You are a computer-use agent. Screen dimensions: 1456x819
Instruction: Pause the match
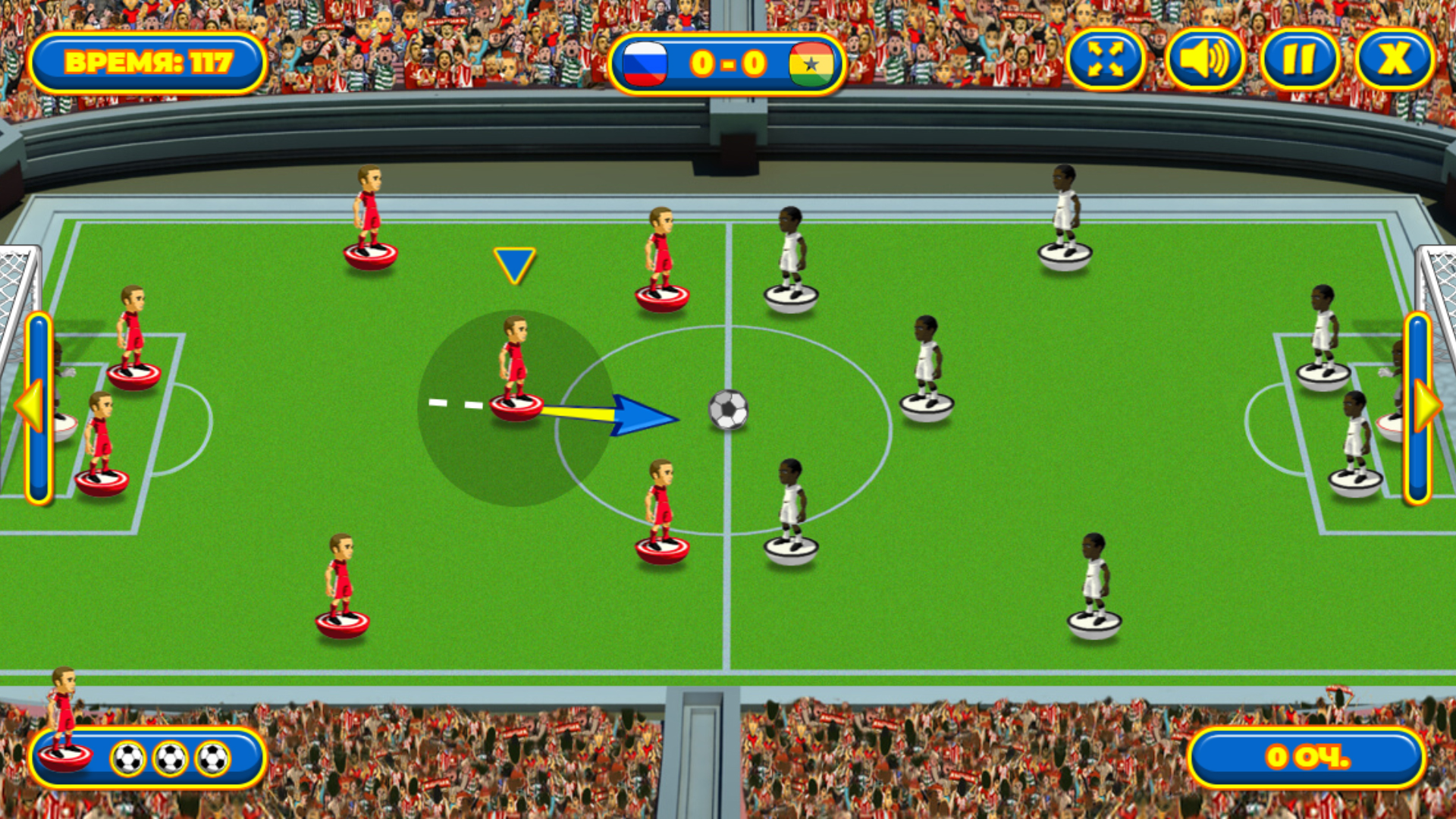1300,60
